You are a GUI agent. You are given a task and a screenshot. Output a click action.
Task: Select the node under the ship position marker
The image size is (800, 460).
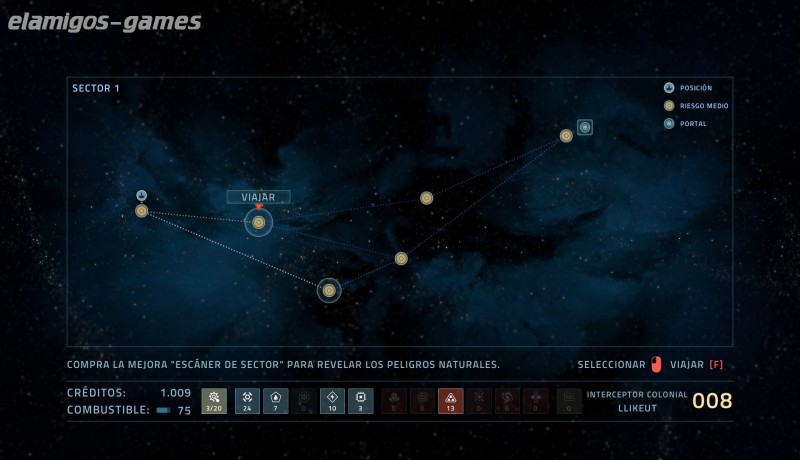[142, 211]
